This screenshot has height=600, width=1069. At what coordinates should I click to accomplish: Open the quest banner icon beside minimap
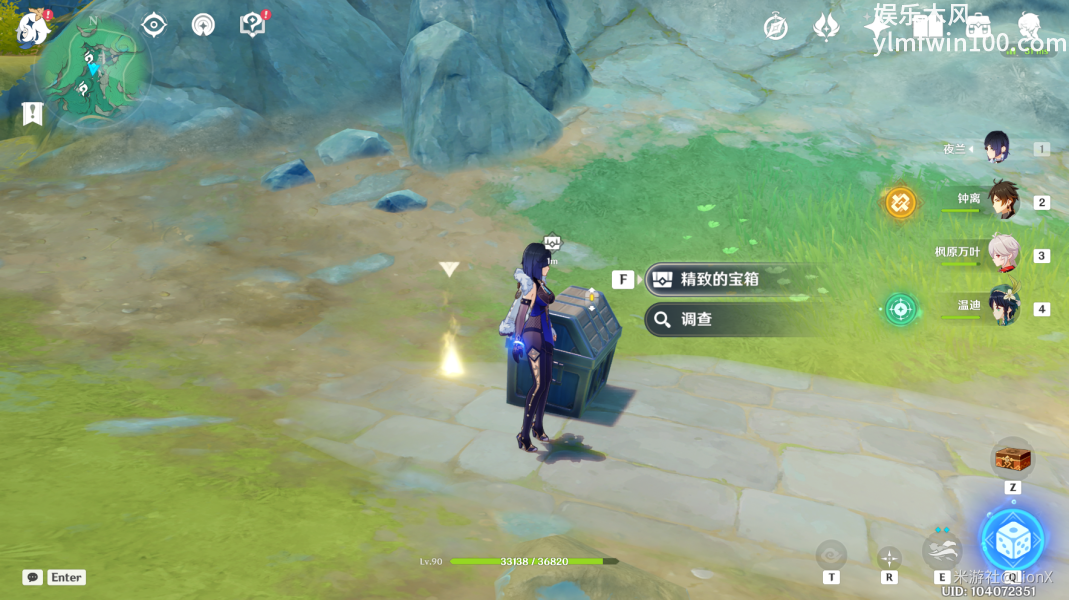point(33,114)
